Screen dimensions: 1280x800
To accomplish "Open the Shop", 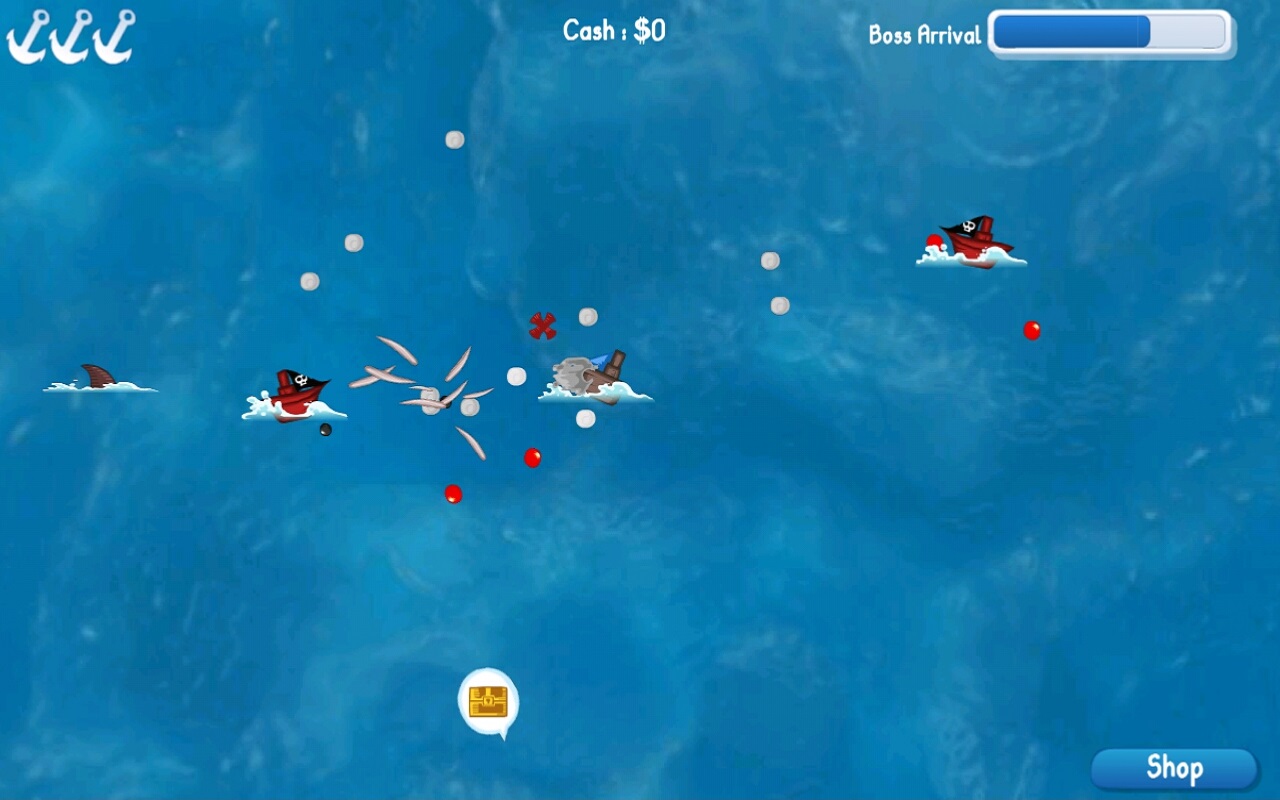I will [1174, 768].
